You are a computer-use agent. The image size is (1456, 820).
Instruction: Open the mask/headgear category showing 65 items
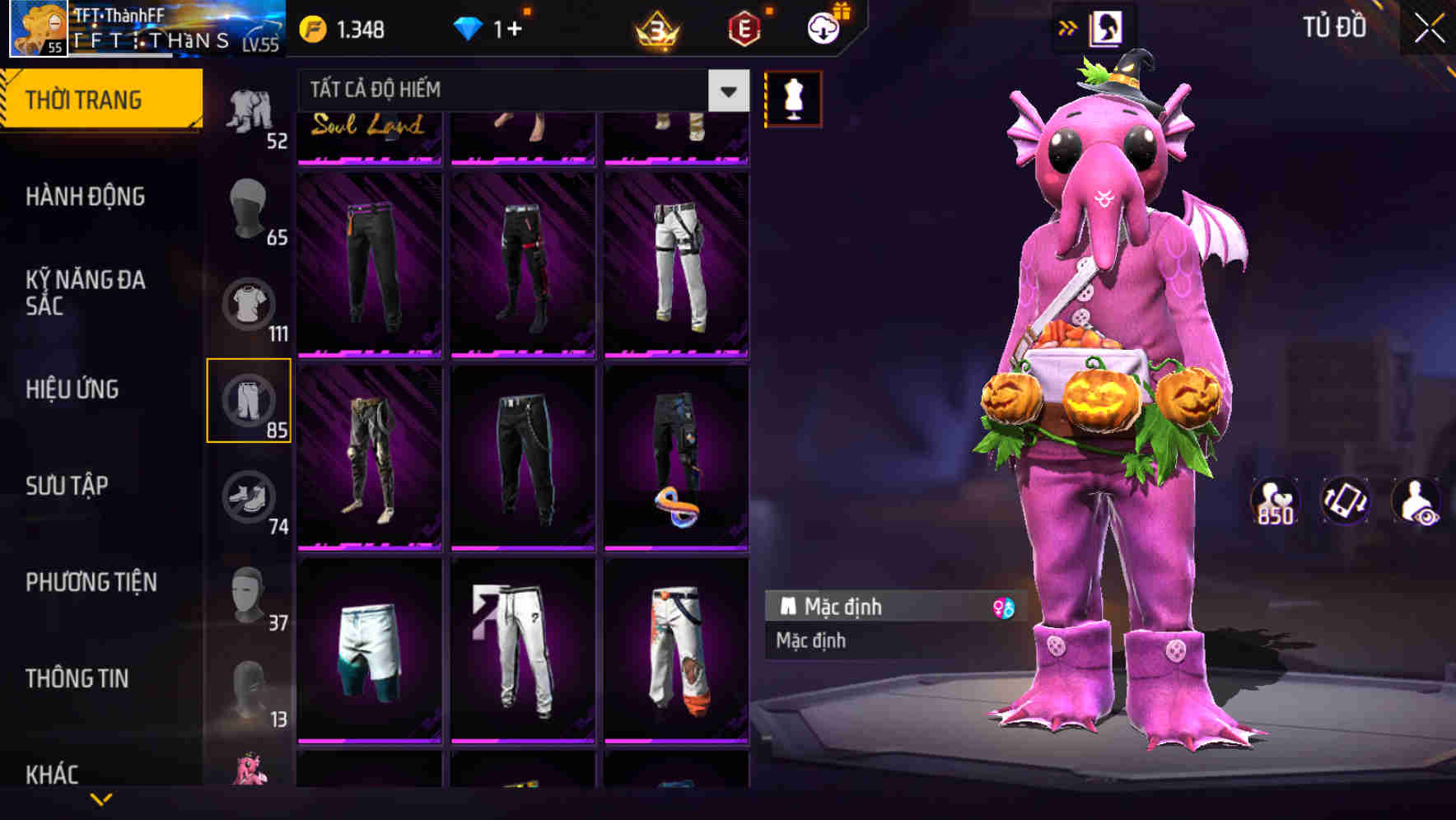250,208
